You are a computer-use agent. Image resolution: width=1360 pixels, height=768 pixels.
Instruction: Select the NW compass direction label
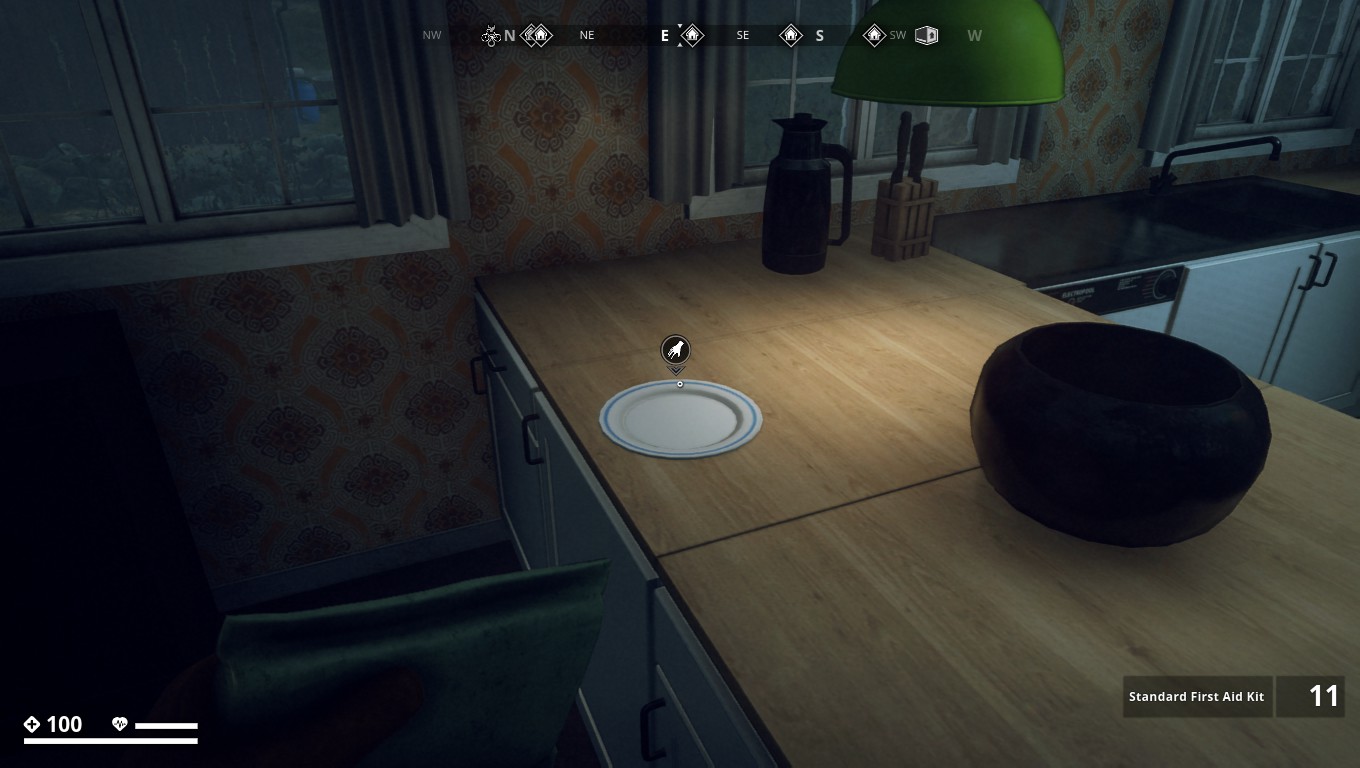[x=431, y=35]
